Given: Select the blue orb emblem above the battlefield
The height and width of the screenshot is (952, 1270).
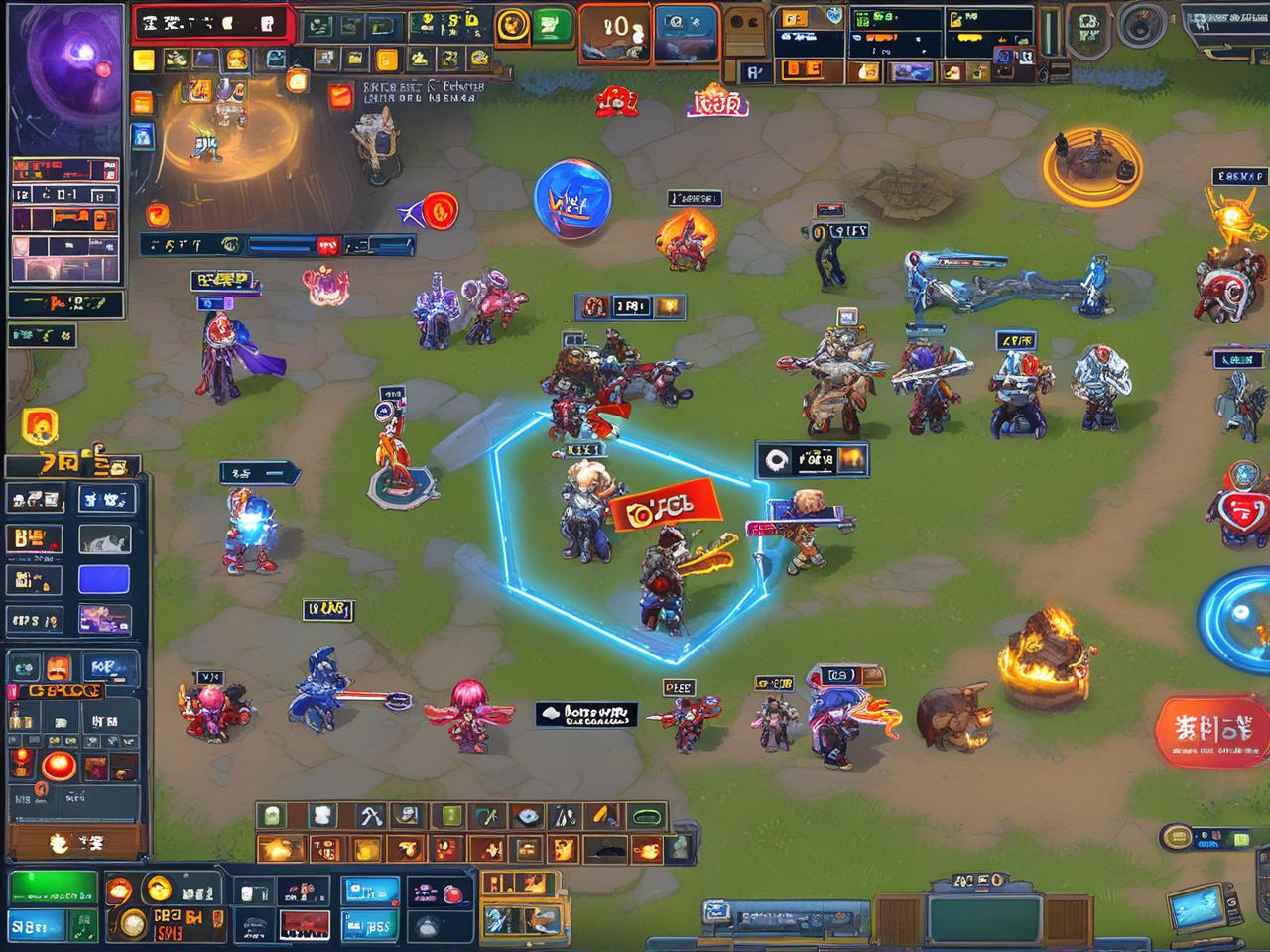Looking at the screenshot, I should coord(571,199).
